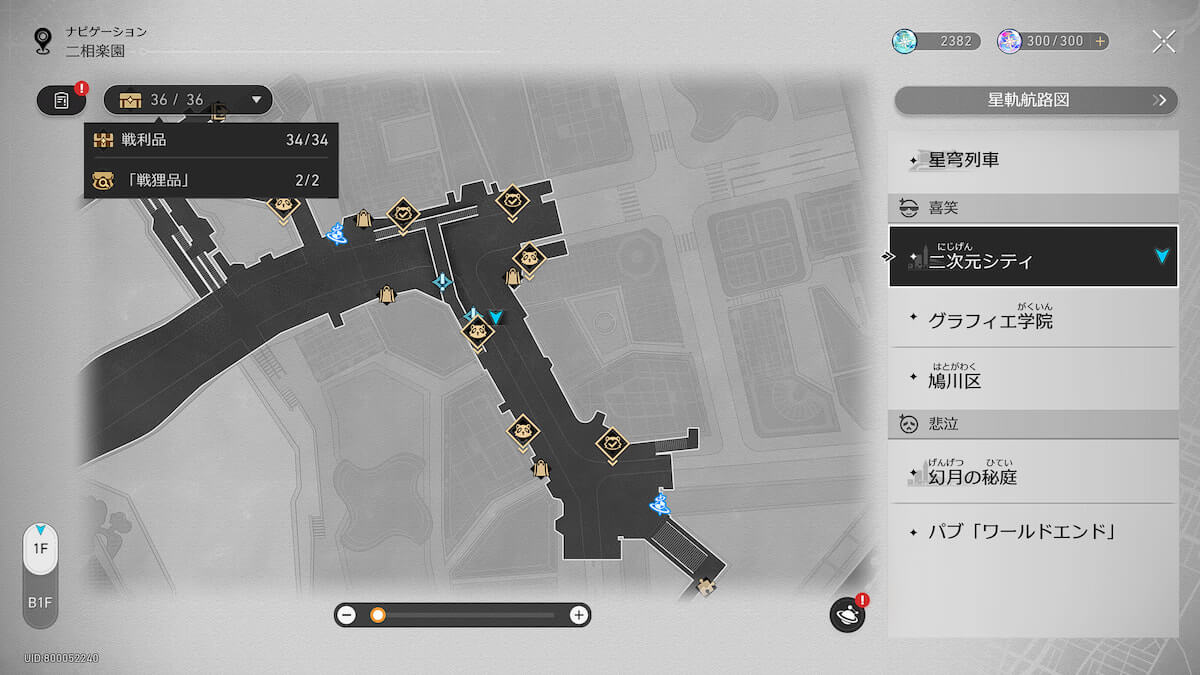
Task: Zoom in the map with plus button
Action: 578,615
